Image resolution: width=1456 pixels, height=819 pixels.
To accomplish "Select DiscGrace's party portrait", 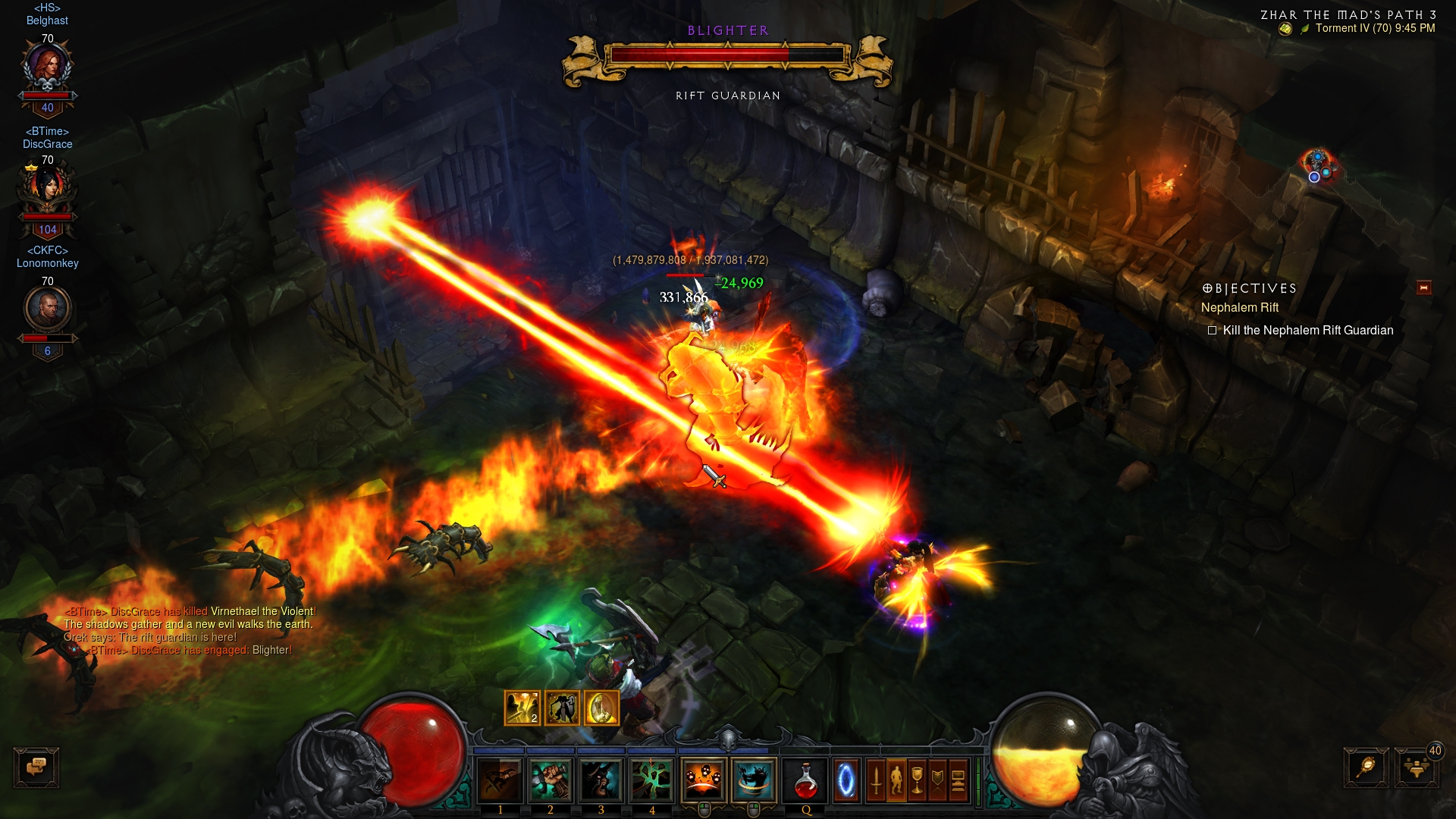I will tap(48, 189).
